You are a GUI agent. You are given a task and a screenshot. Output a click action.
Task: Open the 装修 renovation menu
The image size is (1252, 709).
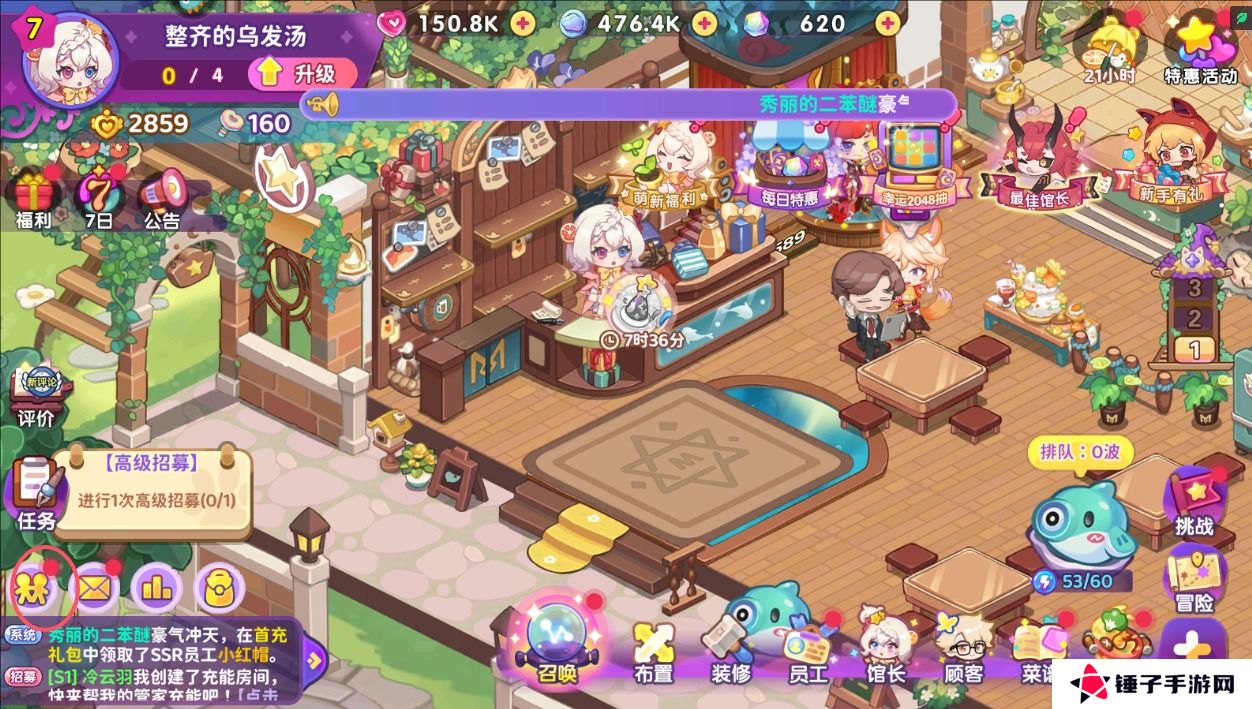tap(731, 650)
